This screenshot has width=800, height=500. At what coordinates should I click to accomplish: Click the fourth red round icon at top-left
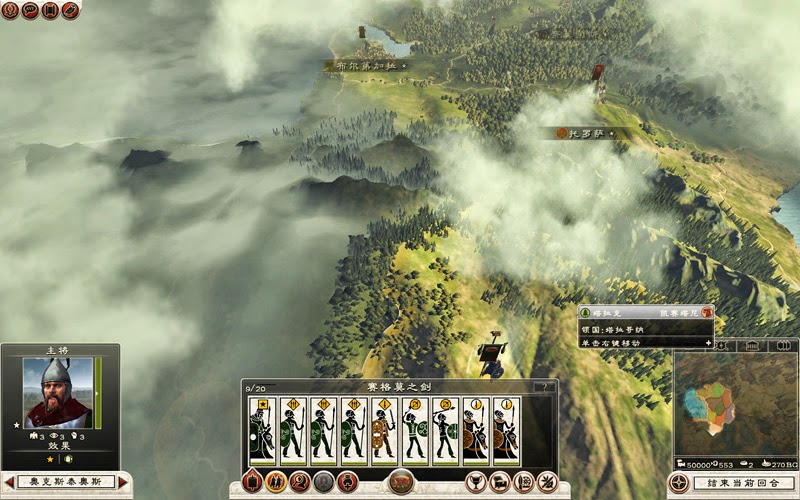pyautogui.click(x=70, y=11)
